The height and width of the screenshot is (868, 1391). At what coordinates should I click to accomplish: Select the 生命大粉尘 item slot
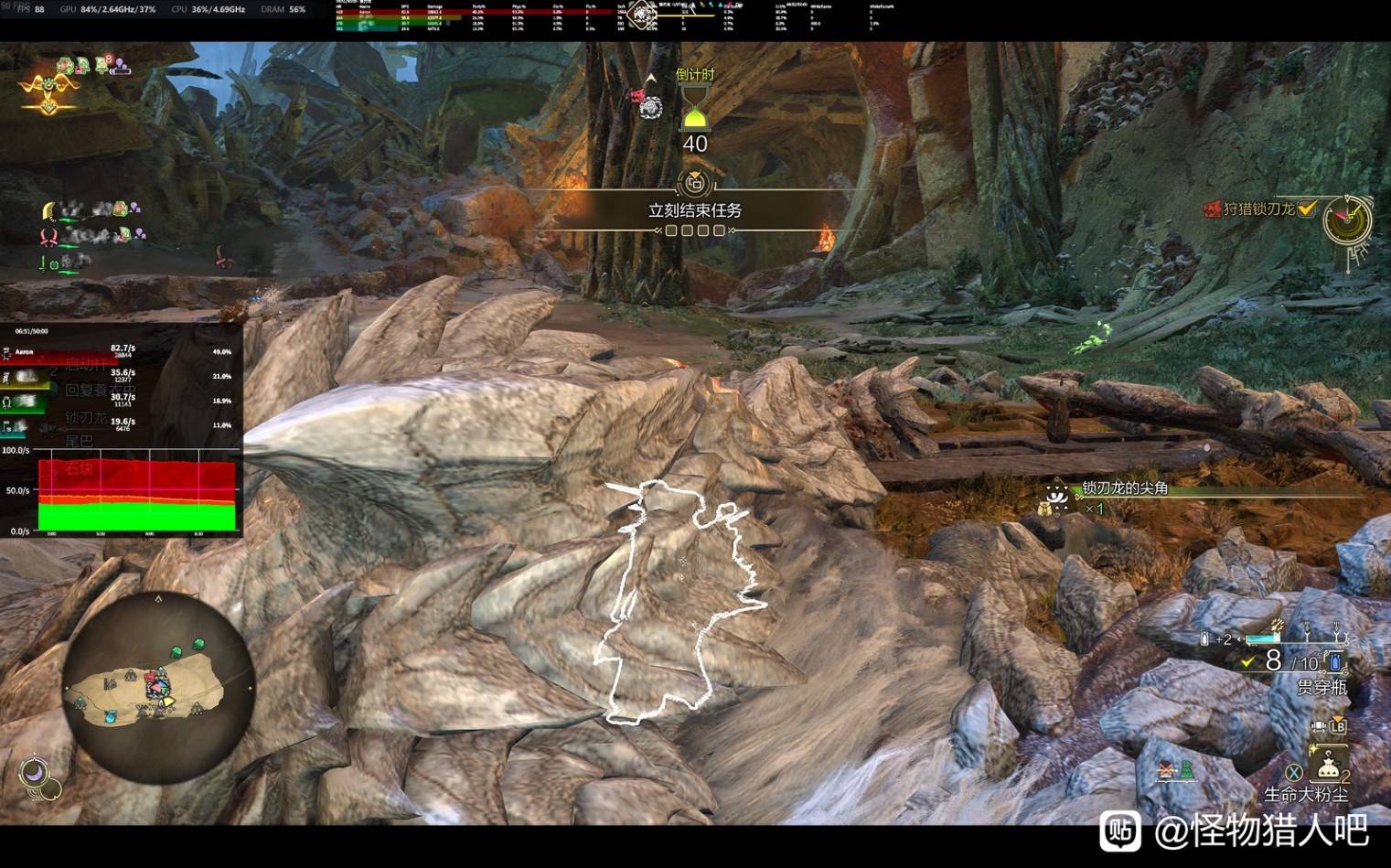point(1327,766)
